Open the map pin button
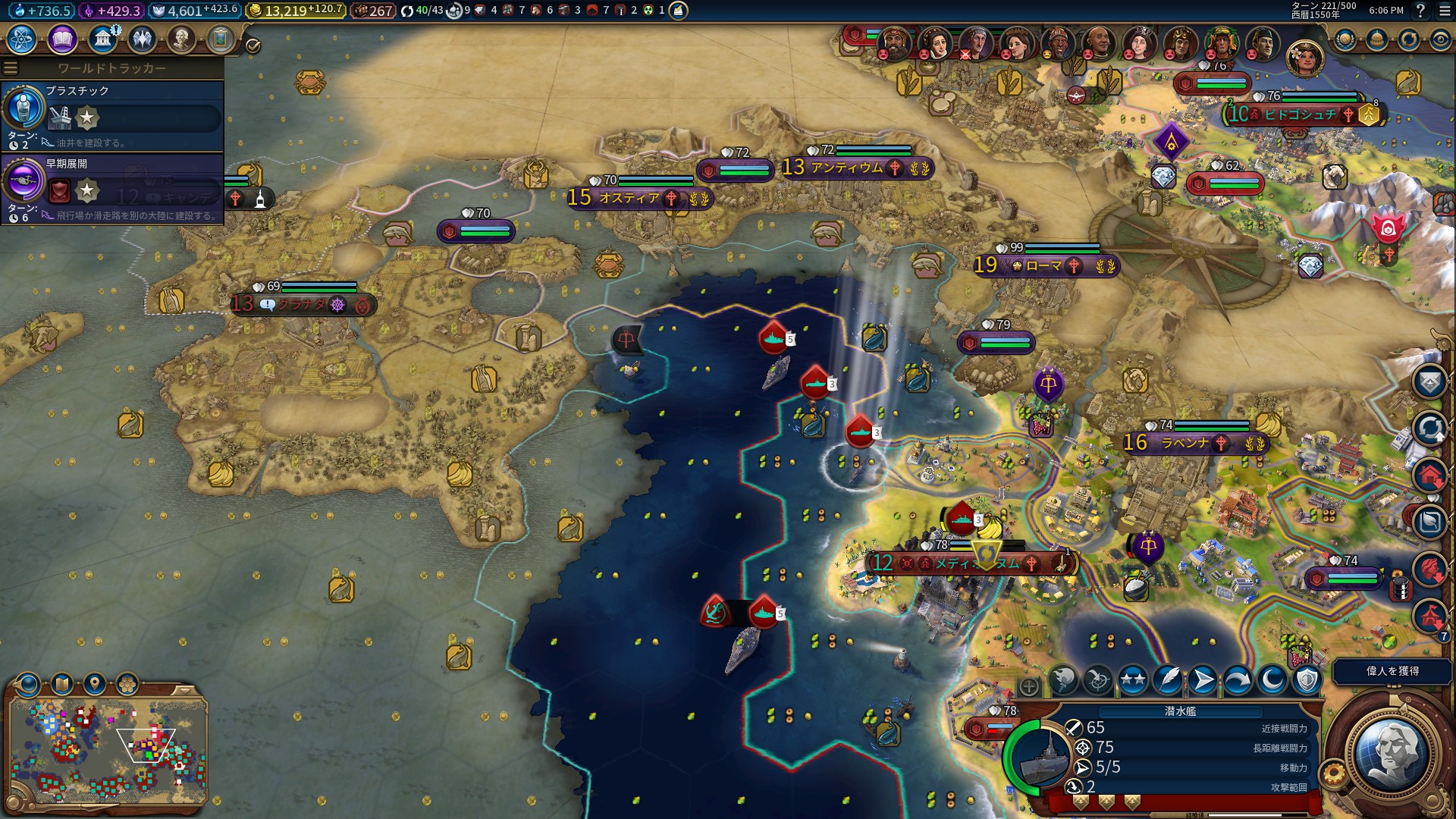 click(x=95, y=685)
